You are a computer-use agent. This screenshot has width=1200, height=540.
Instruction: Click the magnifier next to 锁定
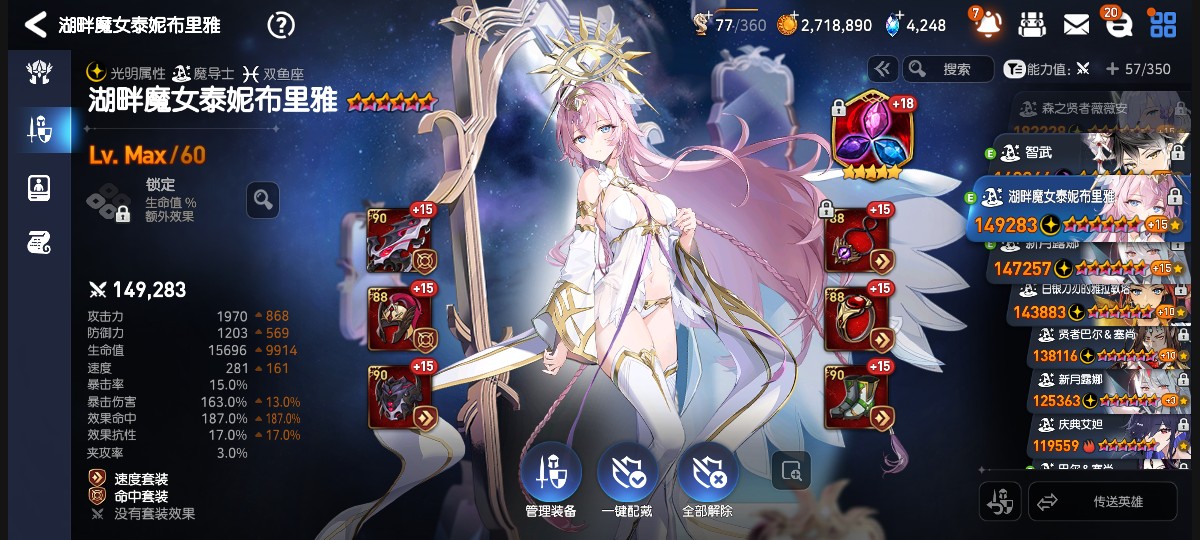point(262,200)
